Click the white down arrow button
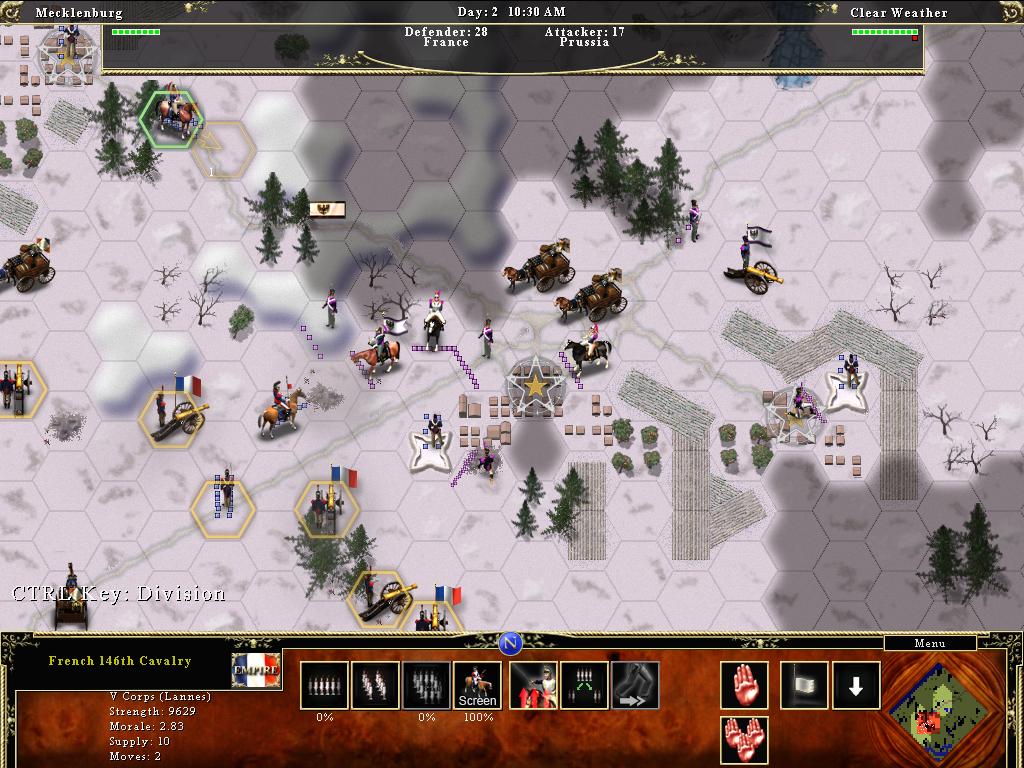Image resolution: width=1024 pixels, height=768 pixels. pos(856,686)
